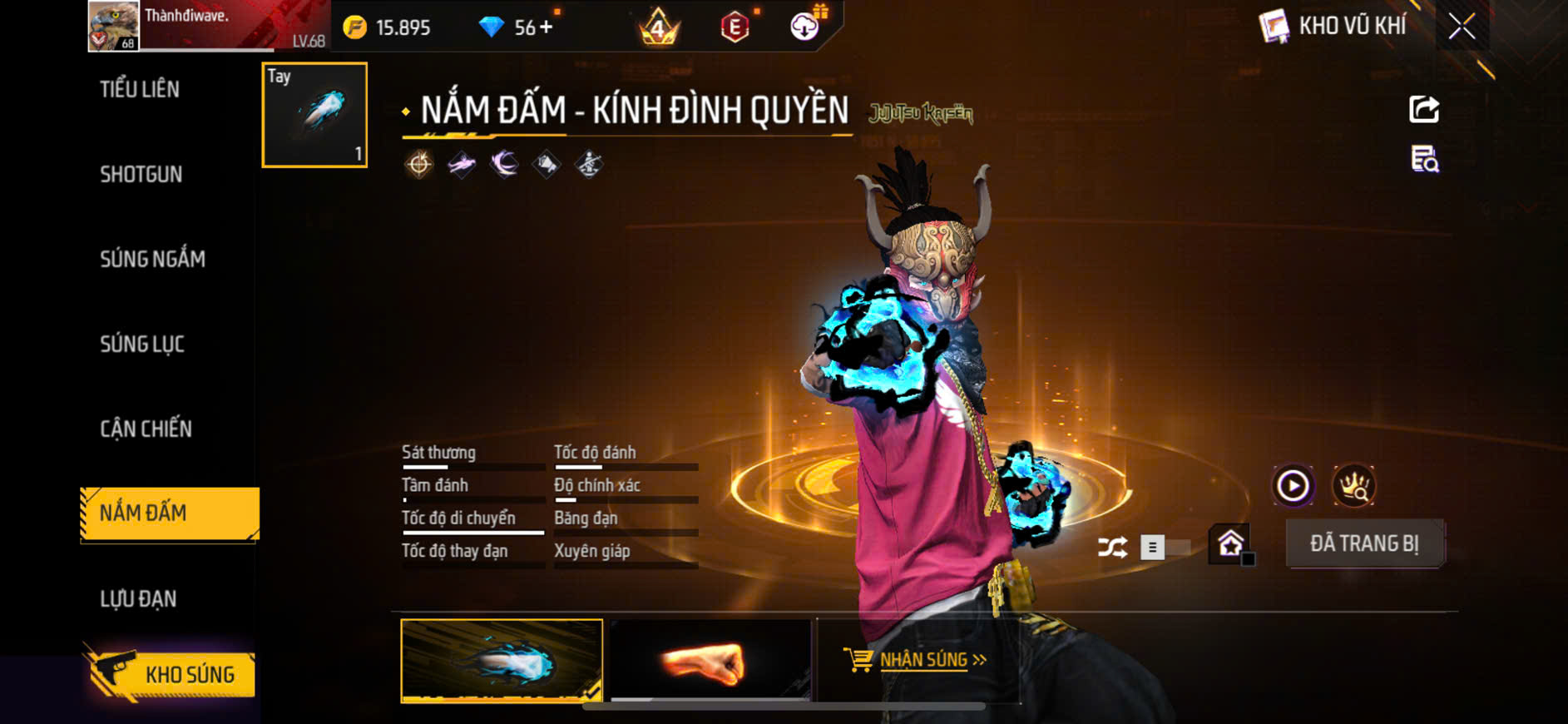This screenshot has width=1568, height=724.
Task: Open the Shotgun category
Action: pos(141,175)
